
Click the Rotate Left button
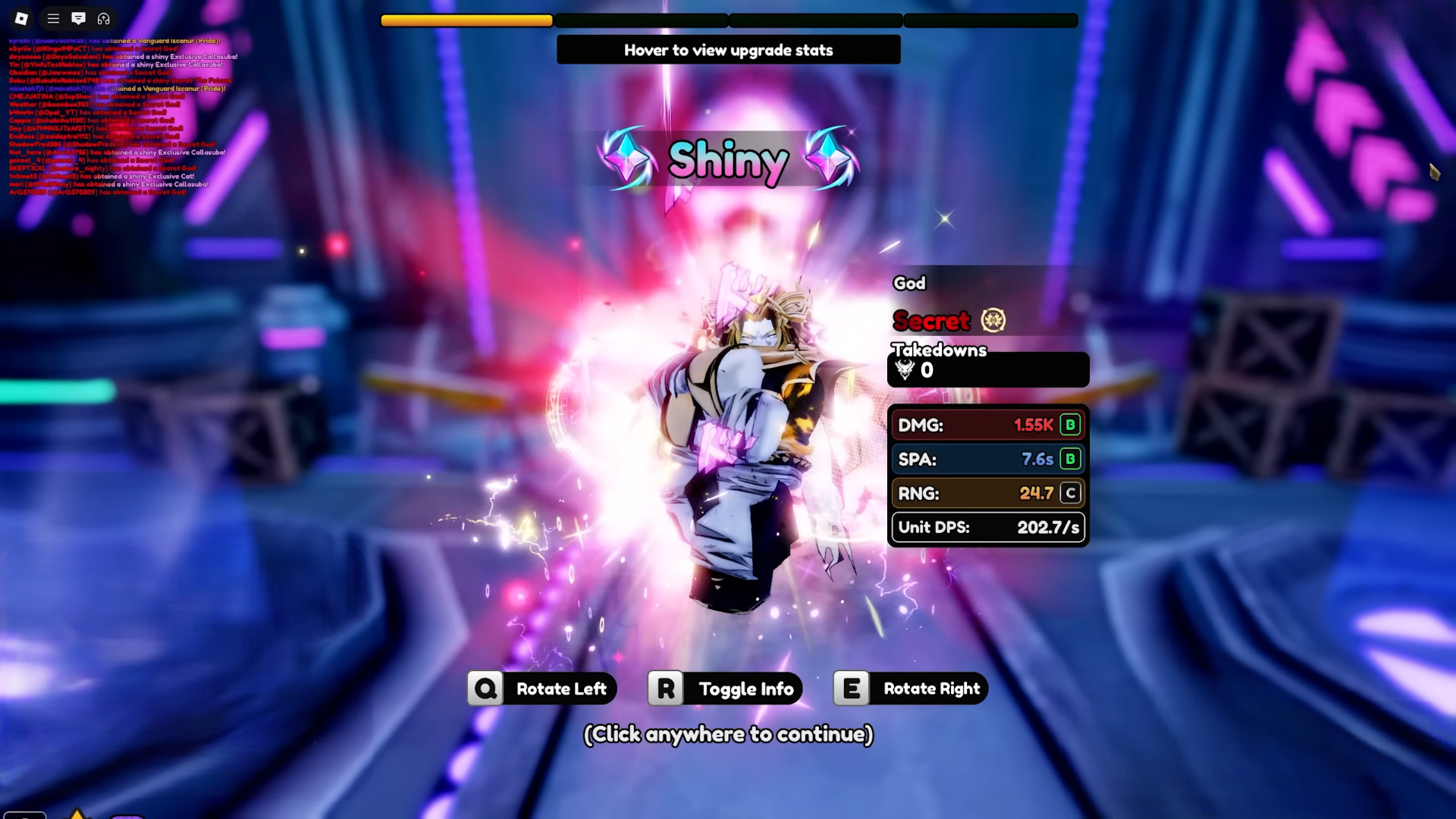(541, 689)
